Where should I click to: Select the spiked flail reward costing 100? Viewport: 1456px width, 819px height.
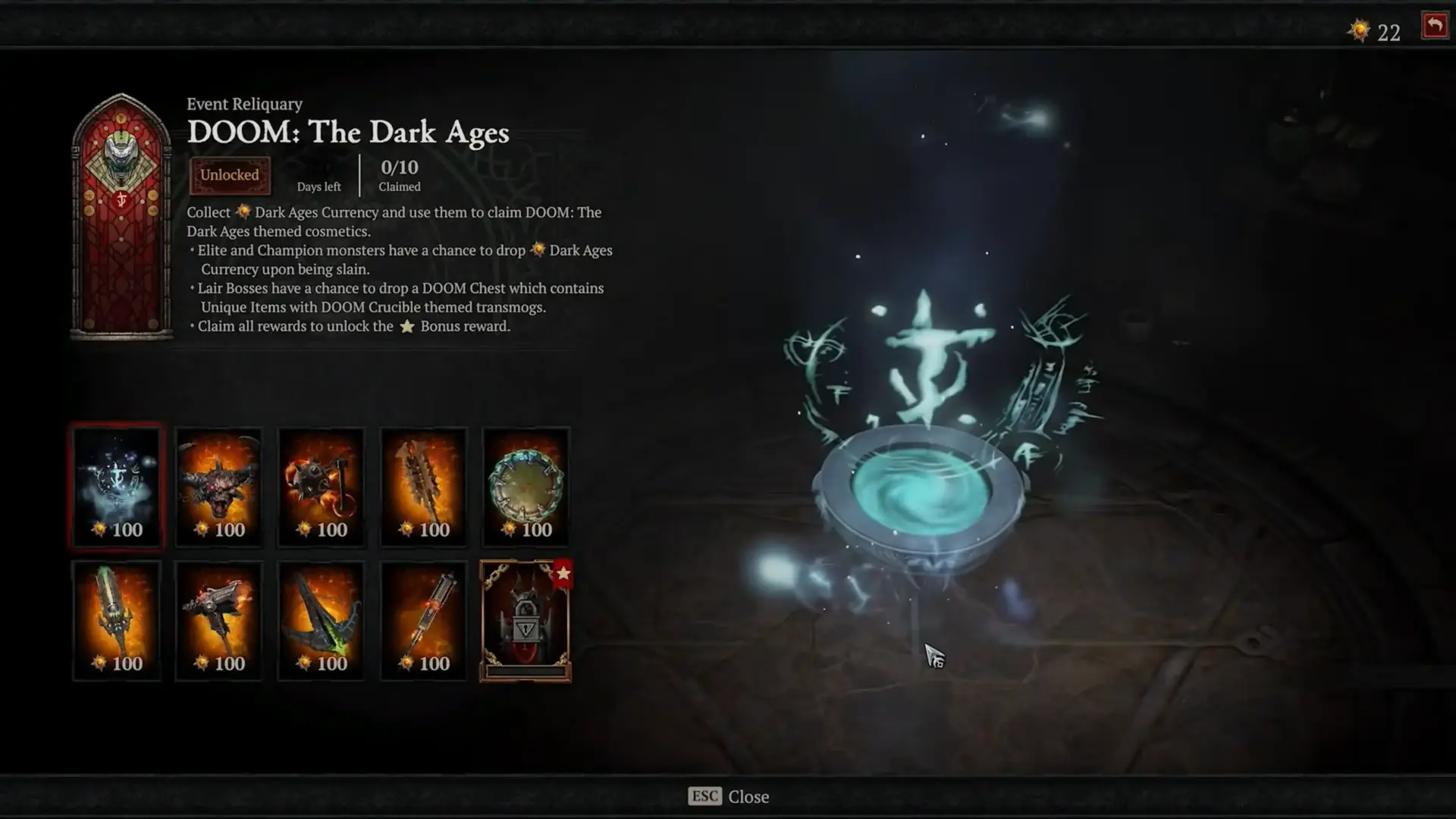[x=321, y=485]
